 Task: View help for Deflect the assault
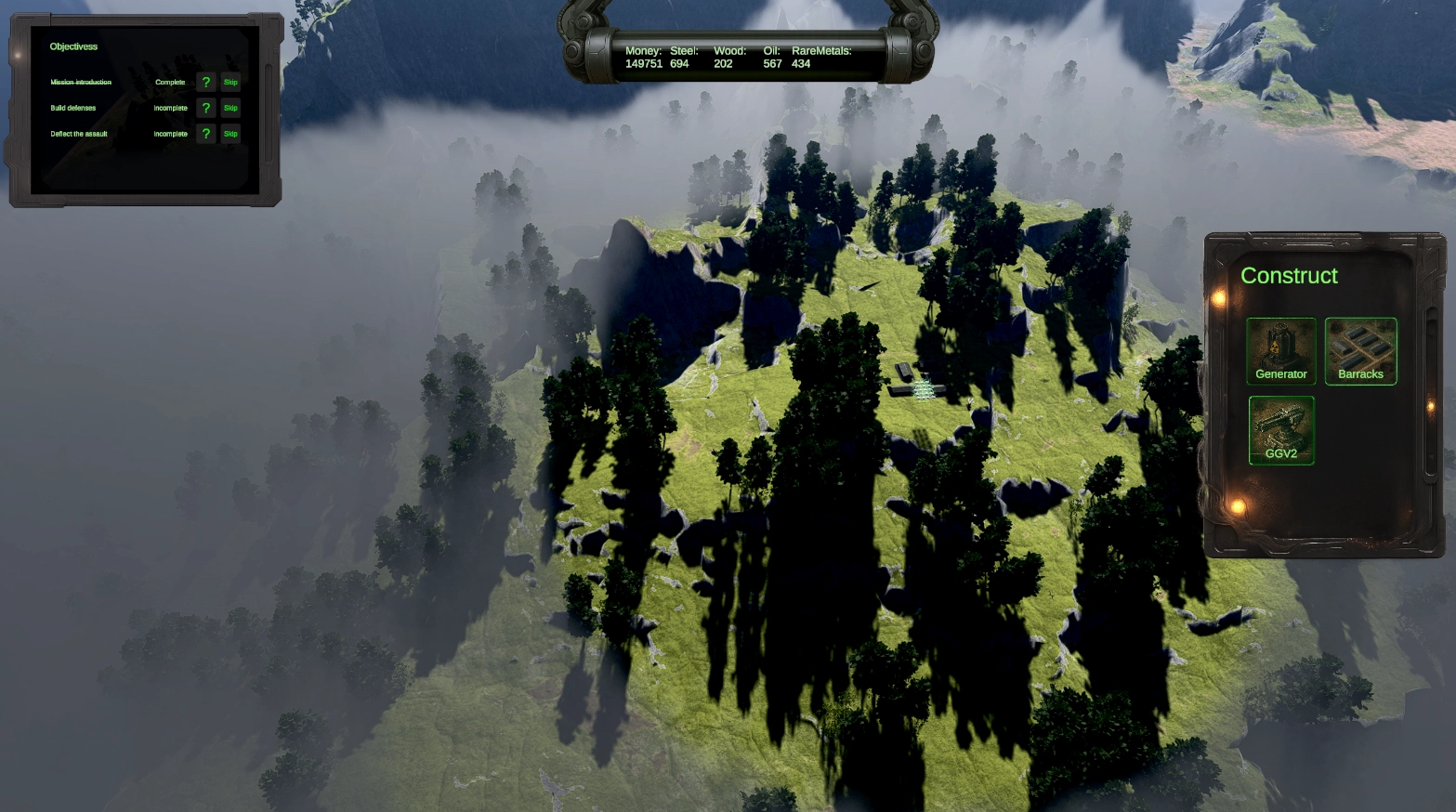click(206, 134)
